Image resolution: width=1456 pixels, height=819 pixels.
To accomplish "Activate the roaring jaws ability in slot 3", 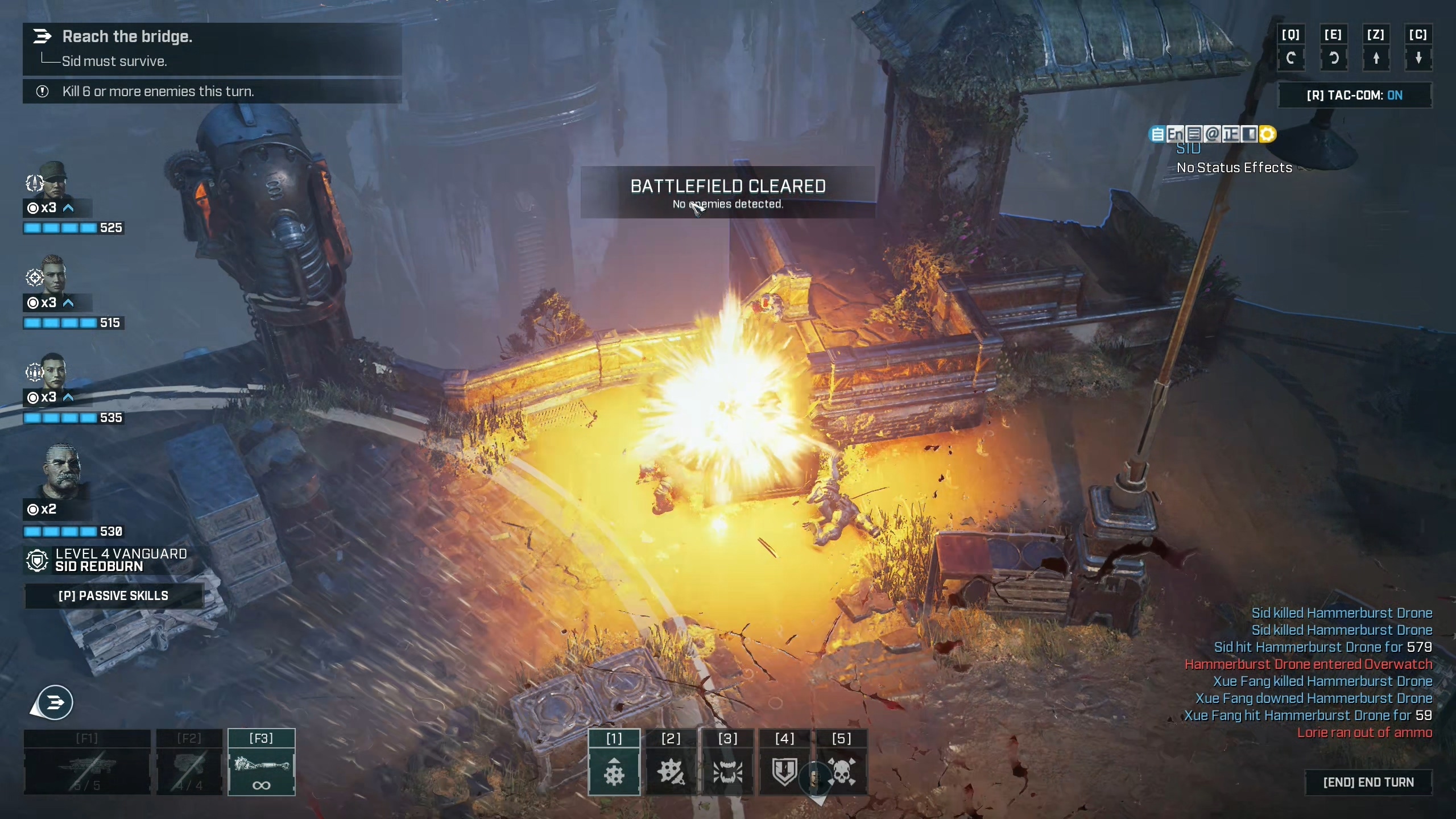I will [727, 771].
